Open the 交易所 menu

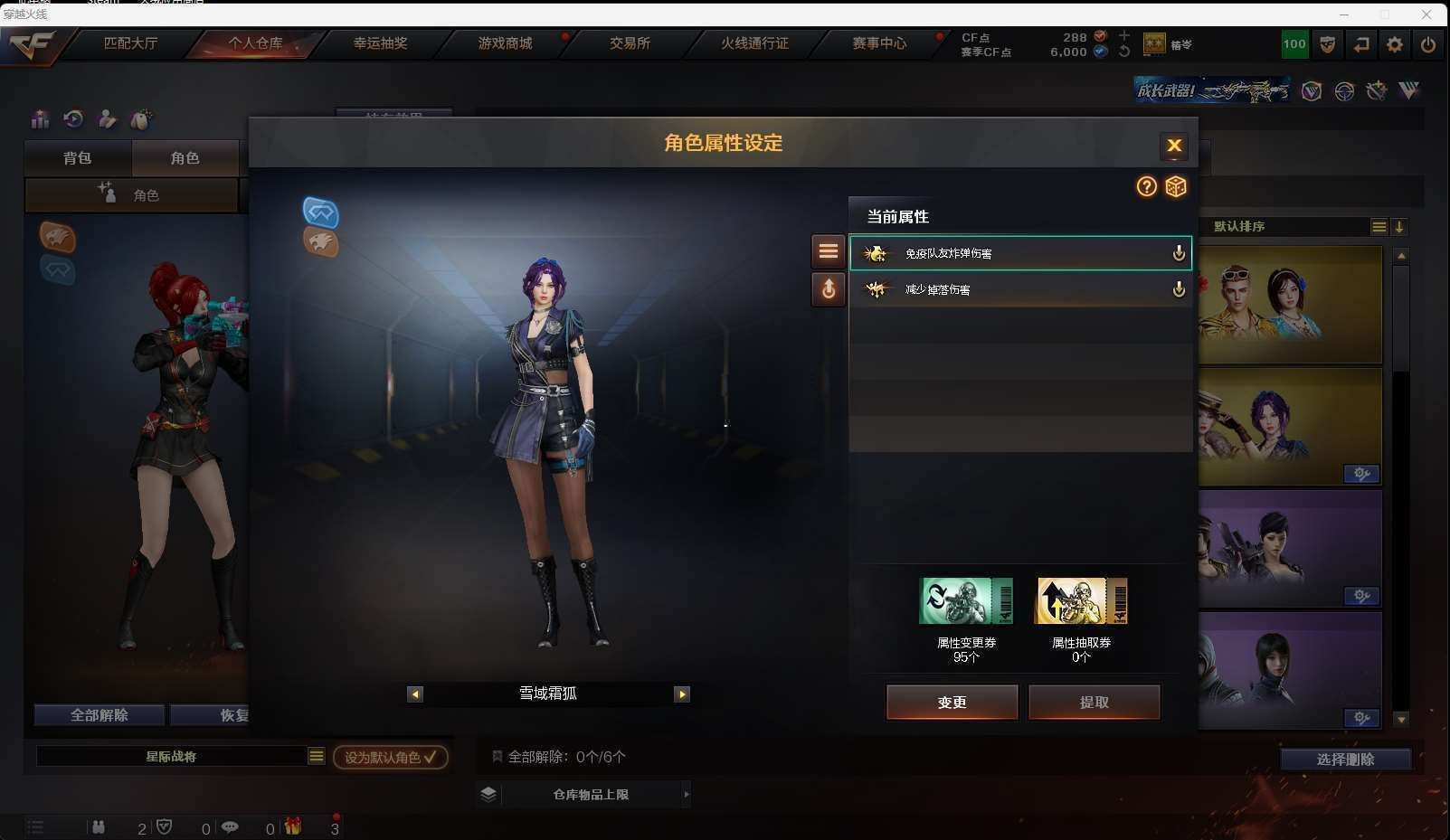630,43
